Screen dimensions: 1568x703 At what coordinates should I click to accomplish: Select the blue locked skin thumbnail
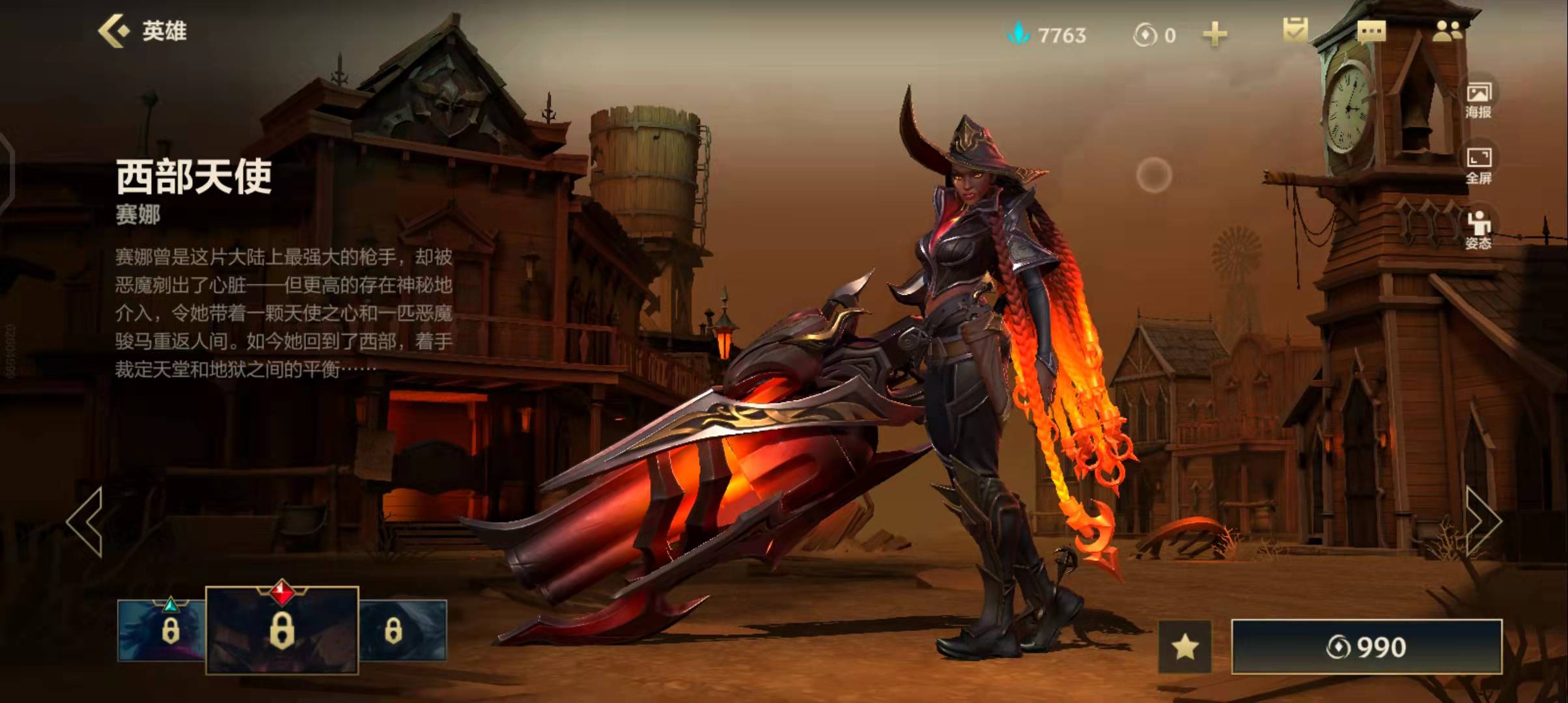click(163, 630)
